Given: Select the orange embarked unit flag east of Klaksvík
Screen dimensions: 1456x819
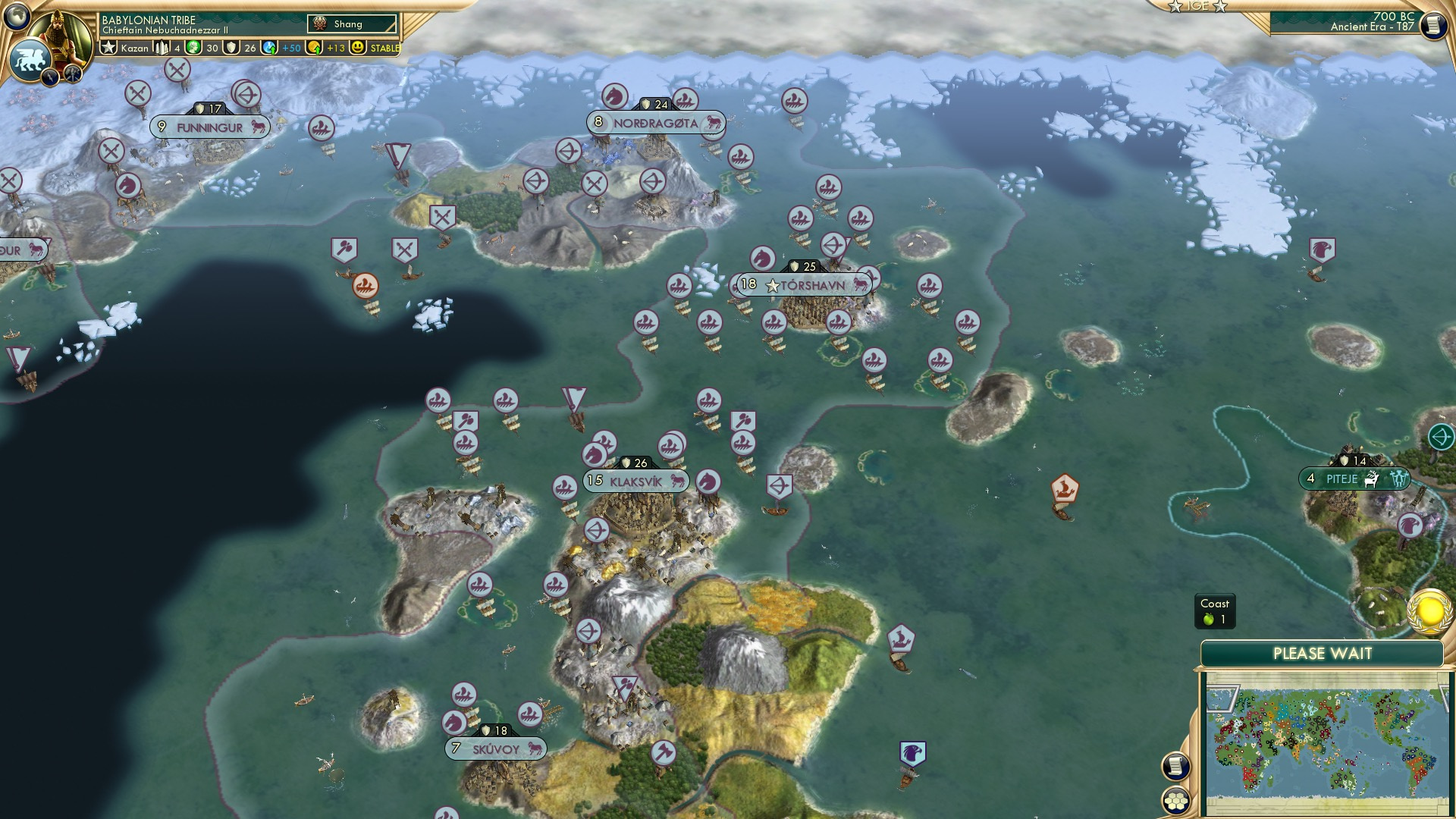Looking at the screenshot, I should (1065, 489).
